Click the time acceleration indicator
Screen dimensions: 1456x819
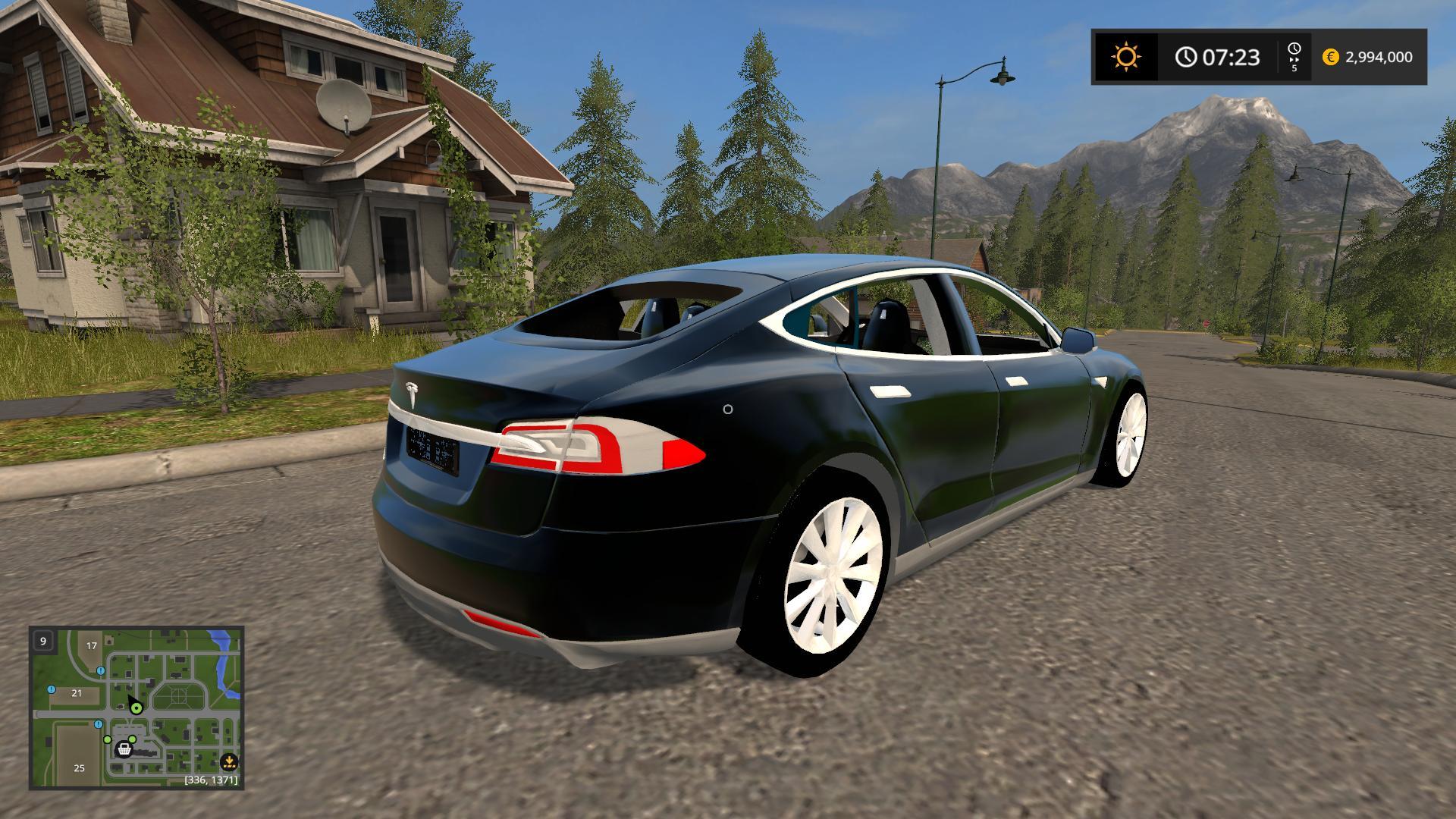[x=1294, y=57]
